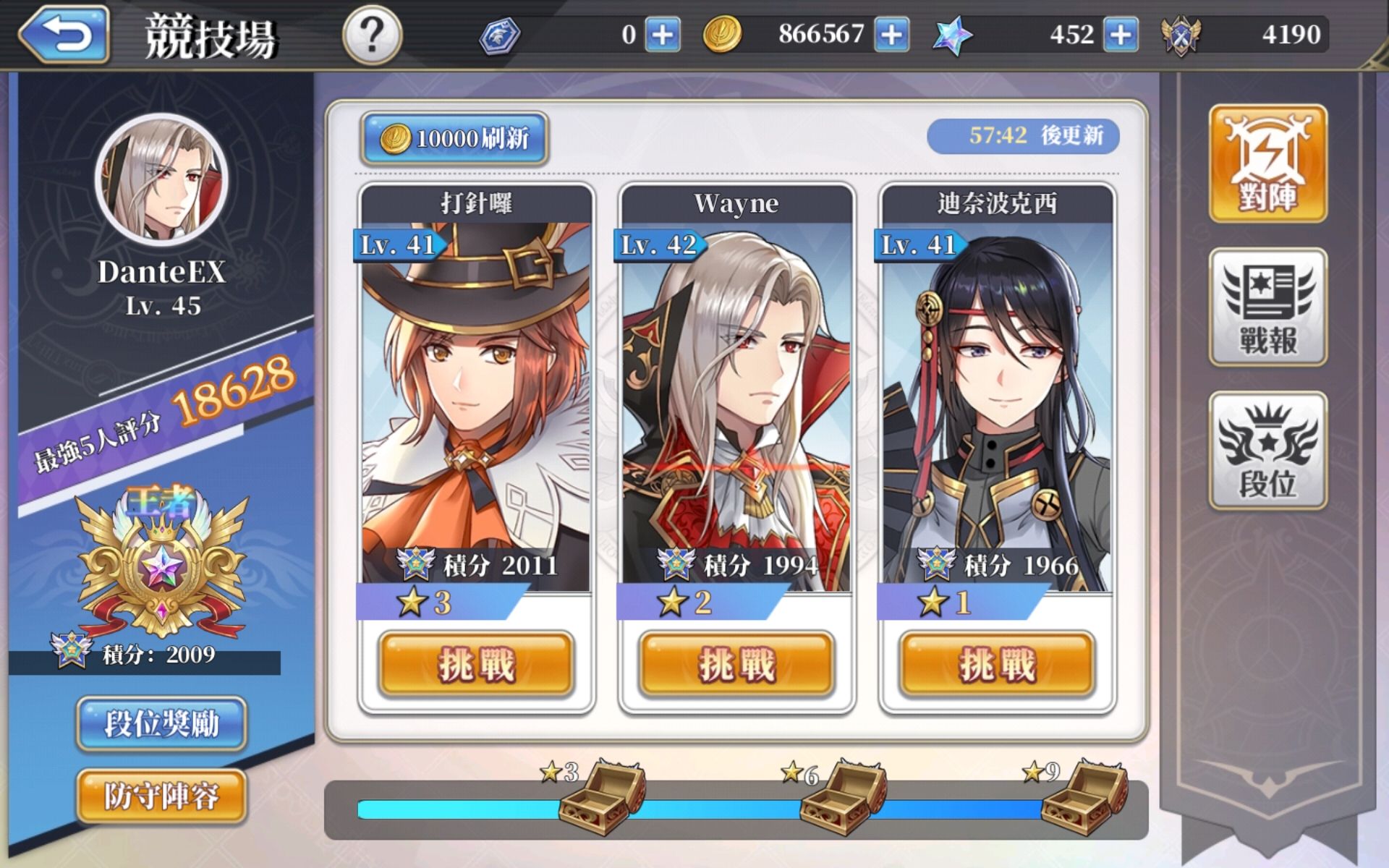The width and height of the screenshot is (1389, 868).
Task: Select Wayne's opponent portrait card
Action: point(736,405)
